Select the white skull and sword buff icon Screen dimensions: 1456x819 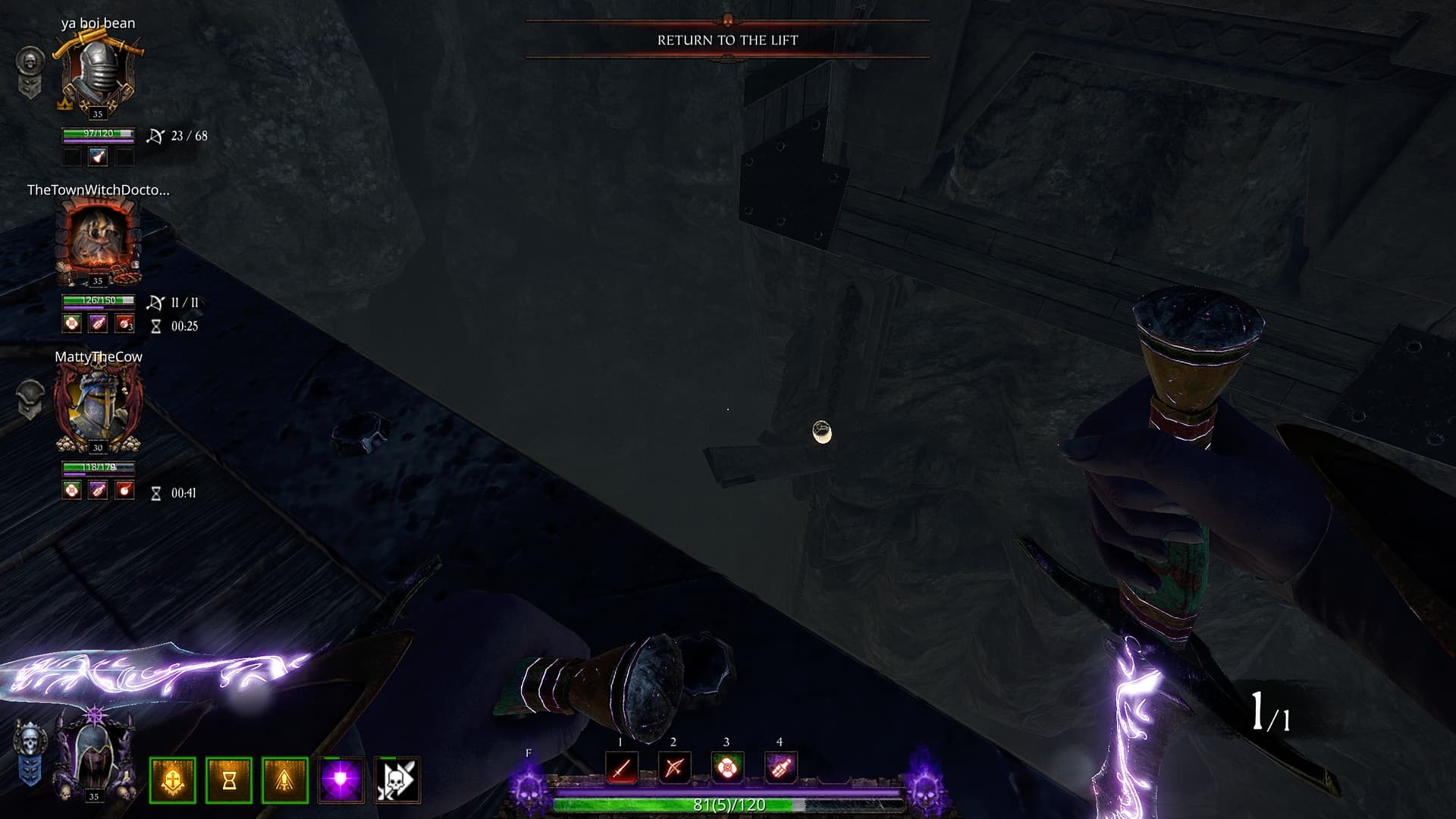point(397,780)
